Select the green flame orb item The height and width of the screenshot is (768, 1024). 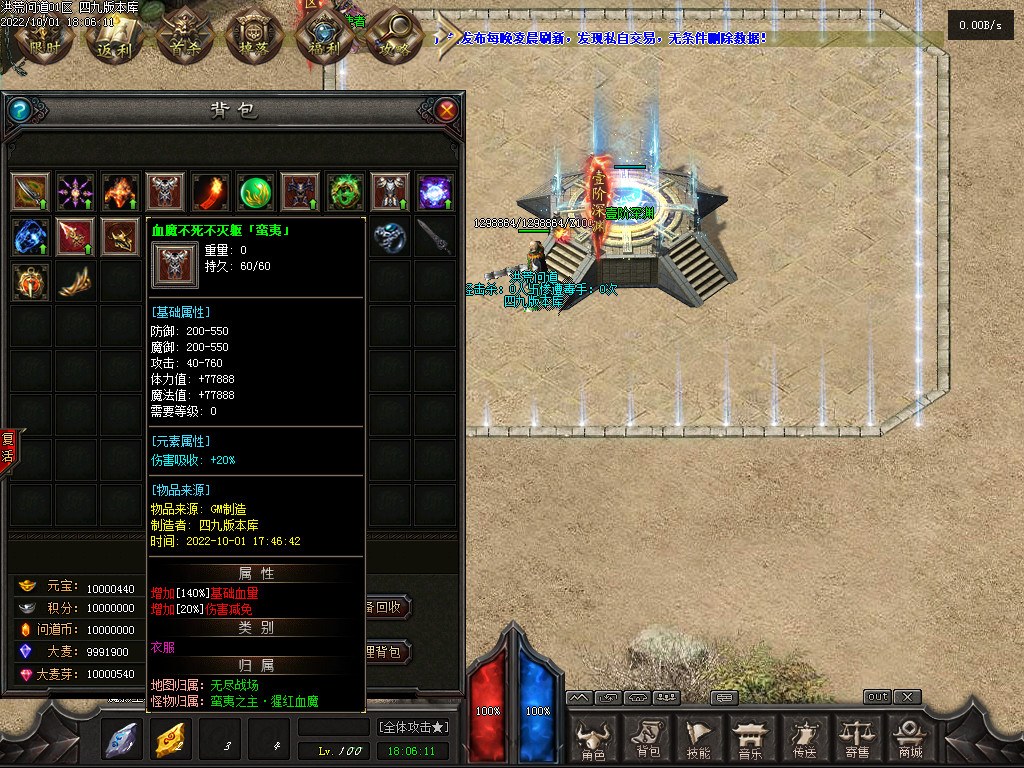(x=255, y=191)
